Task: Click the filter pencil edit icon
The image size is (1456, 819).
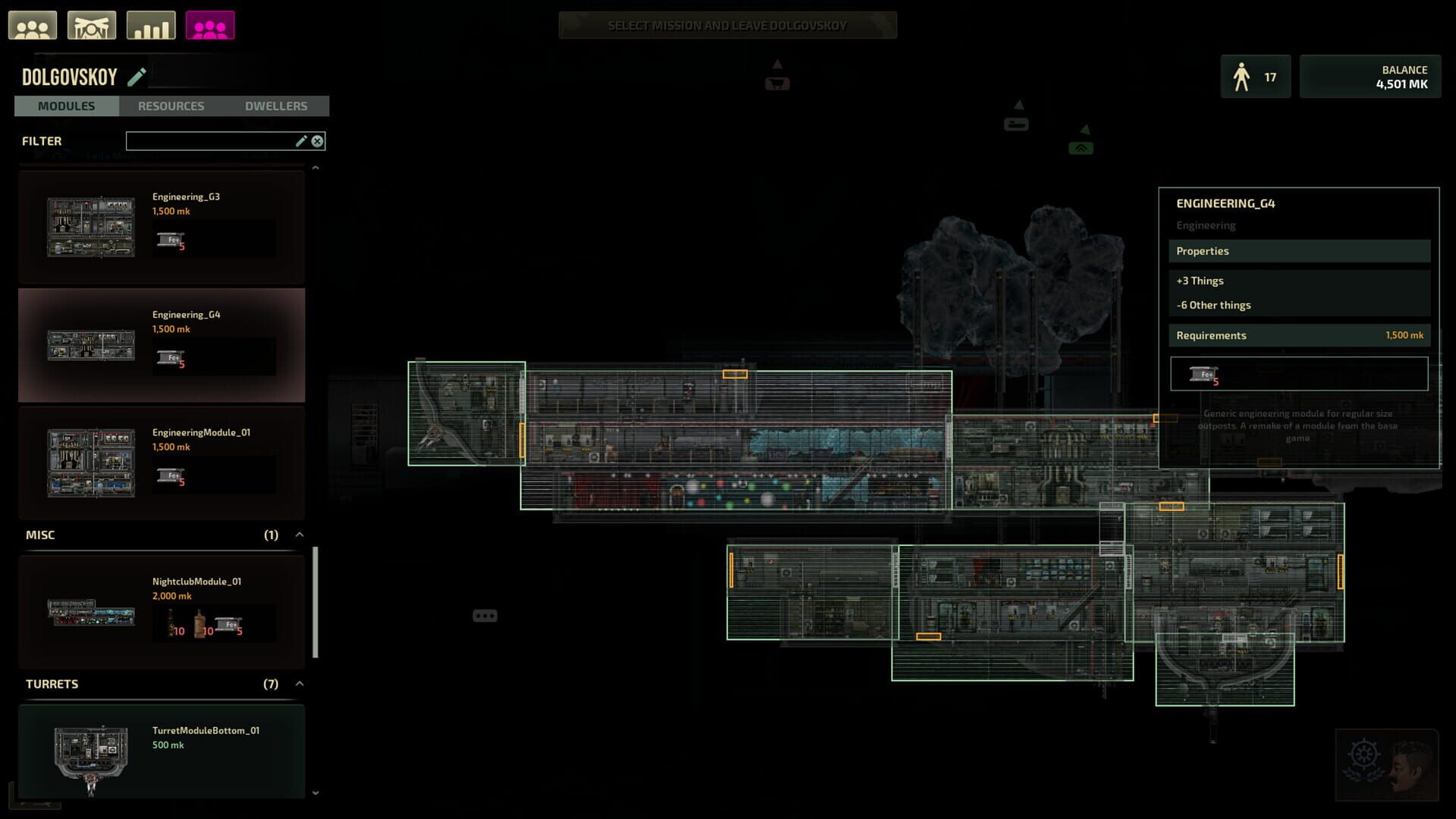Action: pos(301,140)
